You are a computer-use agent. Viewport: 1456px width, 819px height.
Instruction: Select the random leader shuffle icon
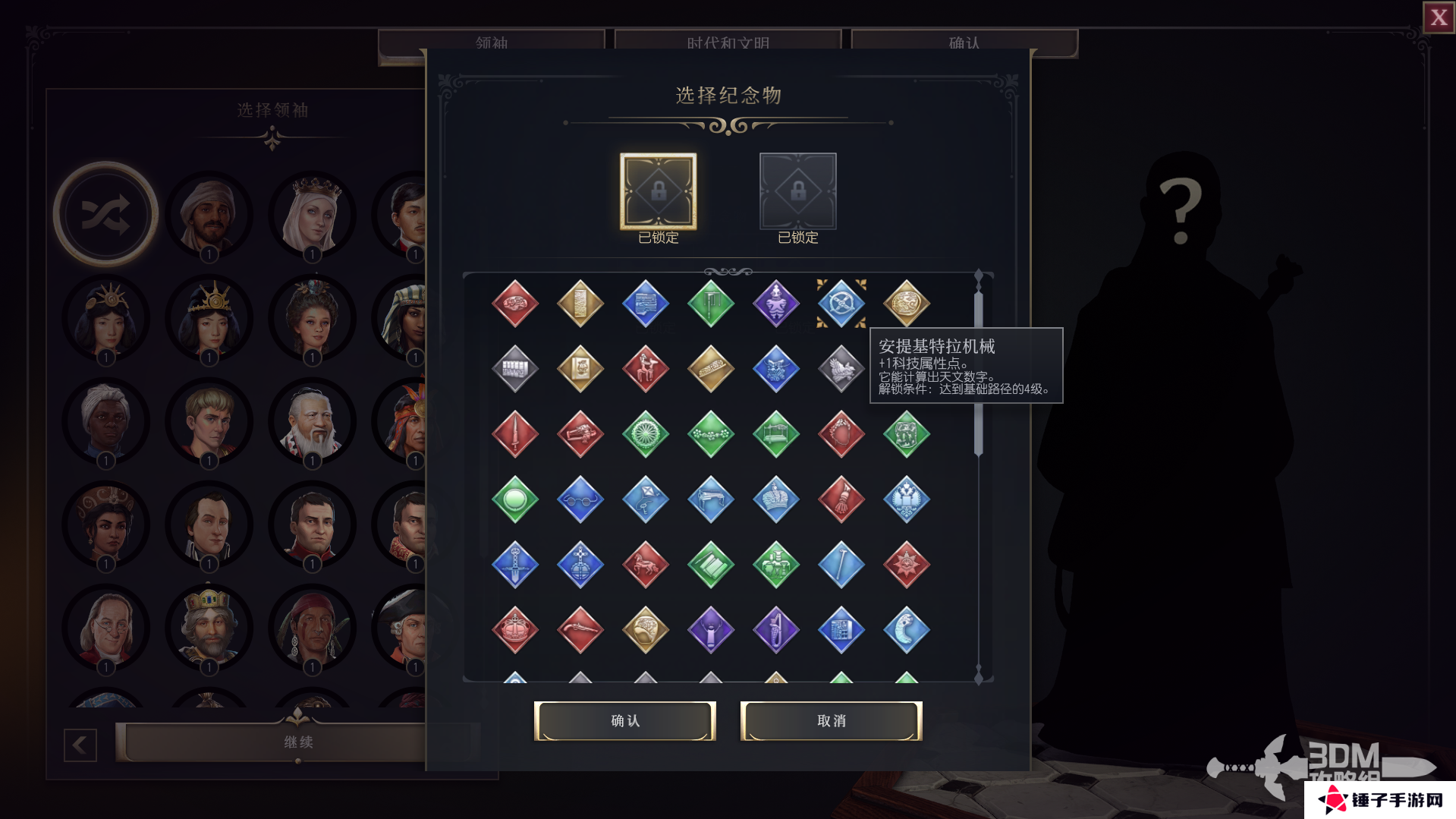pos(105,215)
